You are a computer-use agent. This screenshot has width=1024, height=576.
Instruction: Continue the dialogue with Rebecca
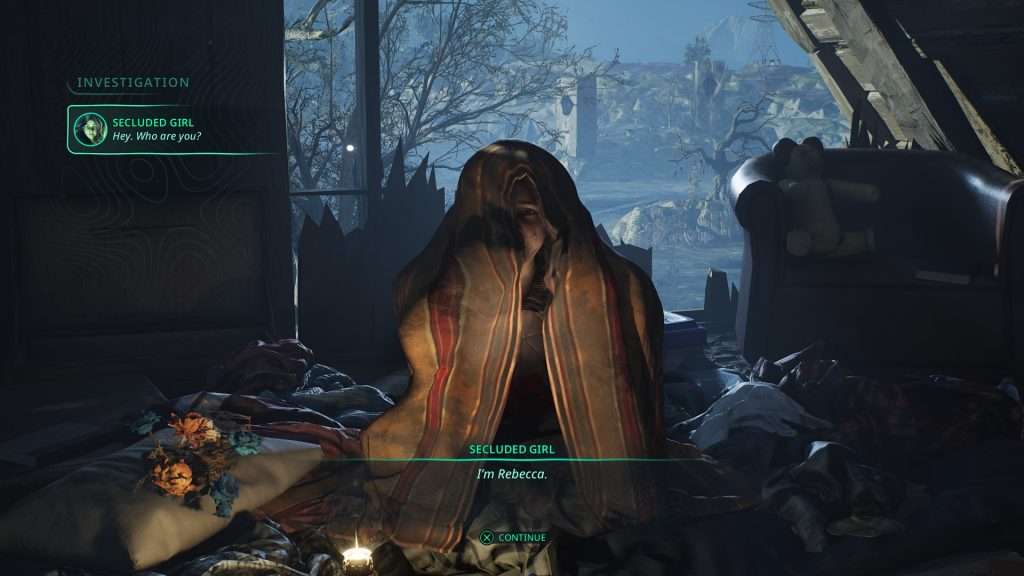coord(513,537)
